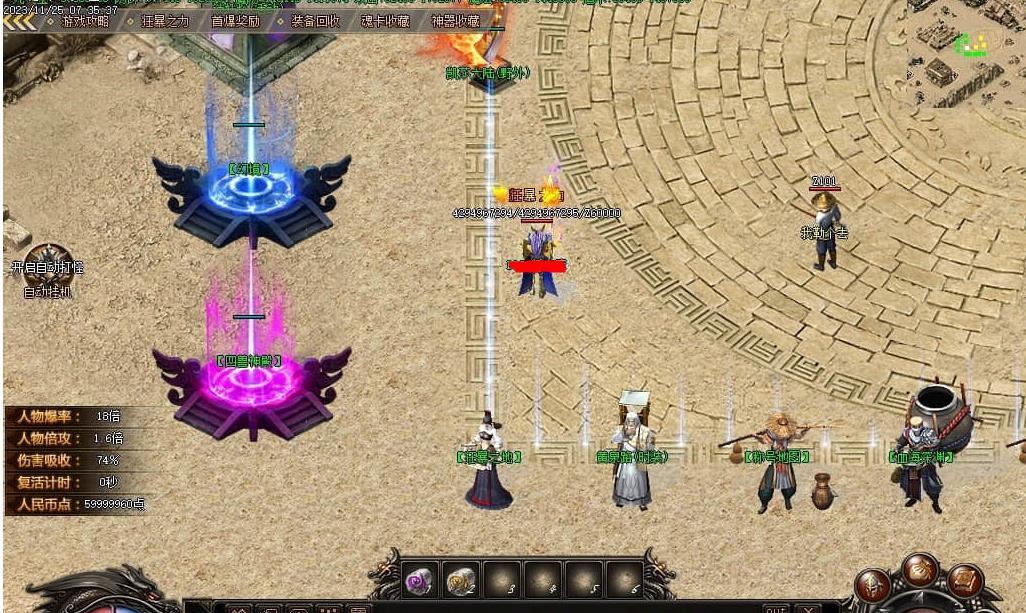Use the purple item in hotbar slot one
The width and height of the screenshot is (1026, 613).
pyautogui.click(x=419, y=579)
